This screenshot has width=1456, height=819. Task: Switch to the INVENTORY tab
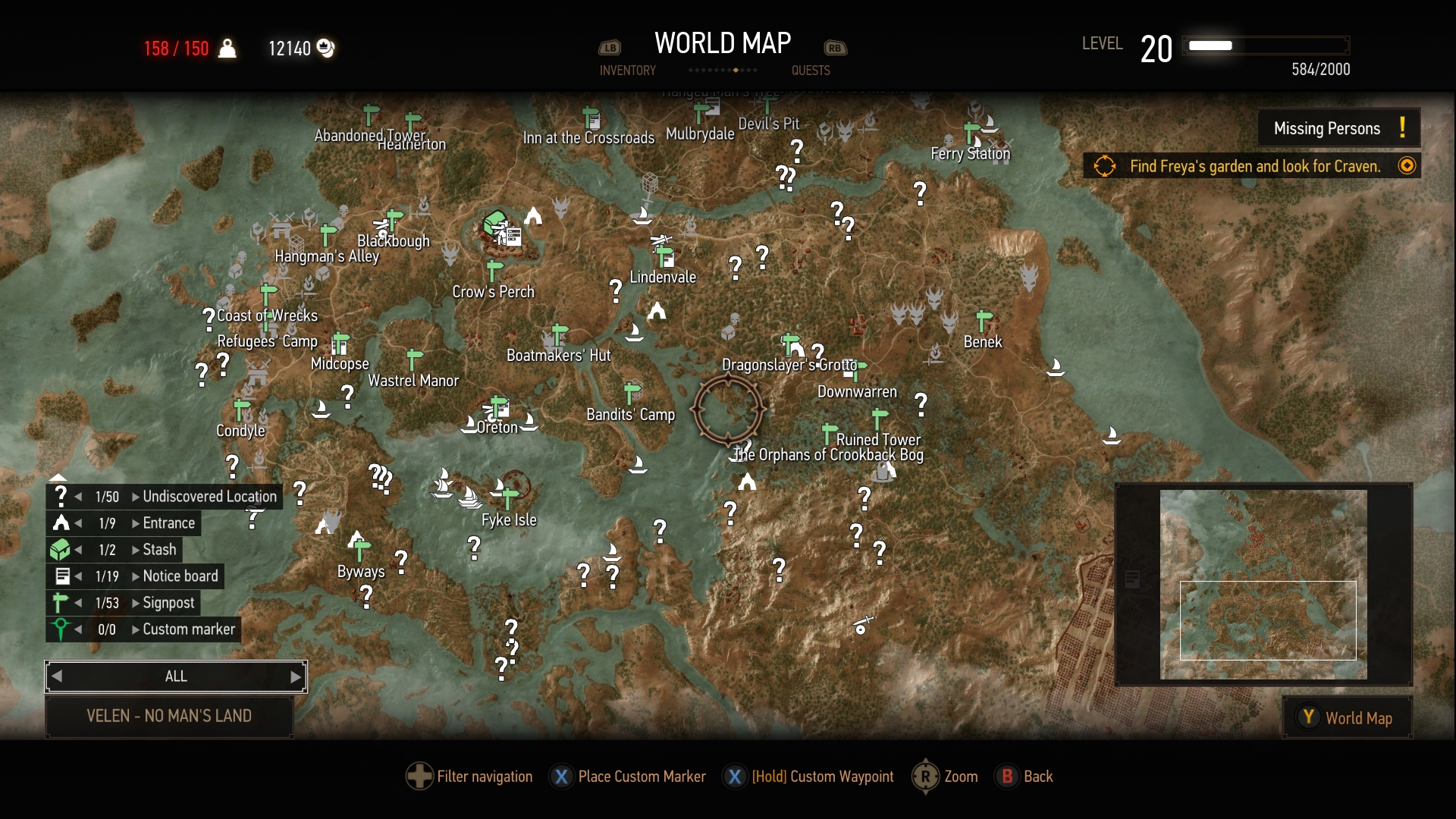tap(627, 71)
